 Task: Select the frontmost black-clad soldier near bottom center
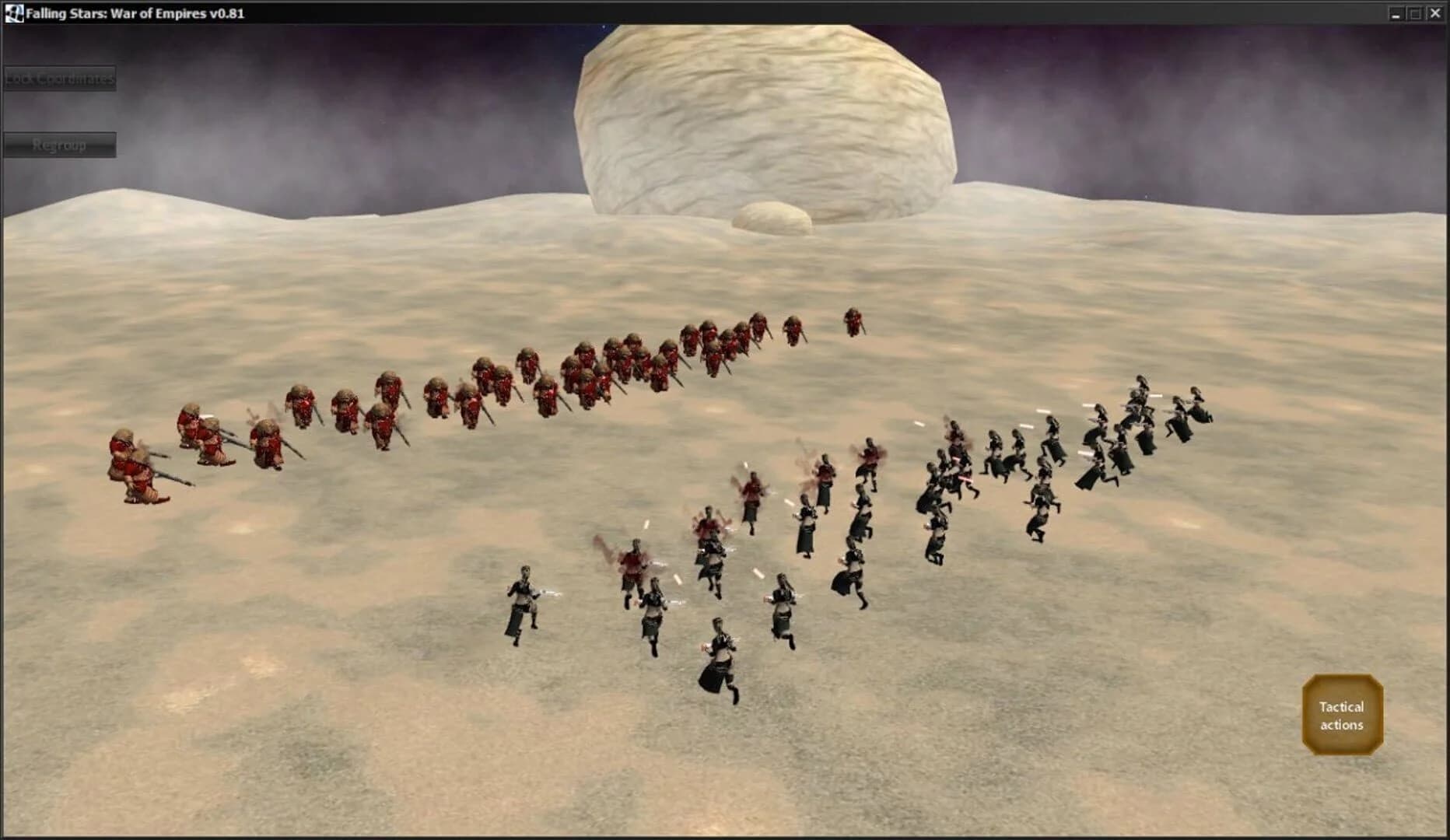(716, 657)
